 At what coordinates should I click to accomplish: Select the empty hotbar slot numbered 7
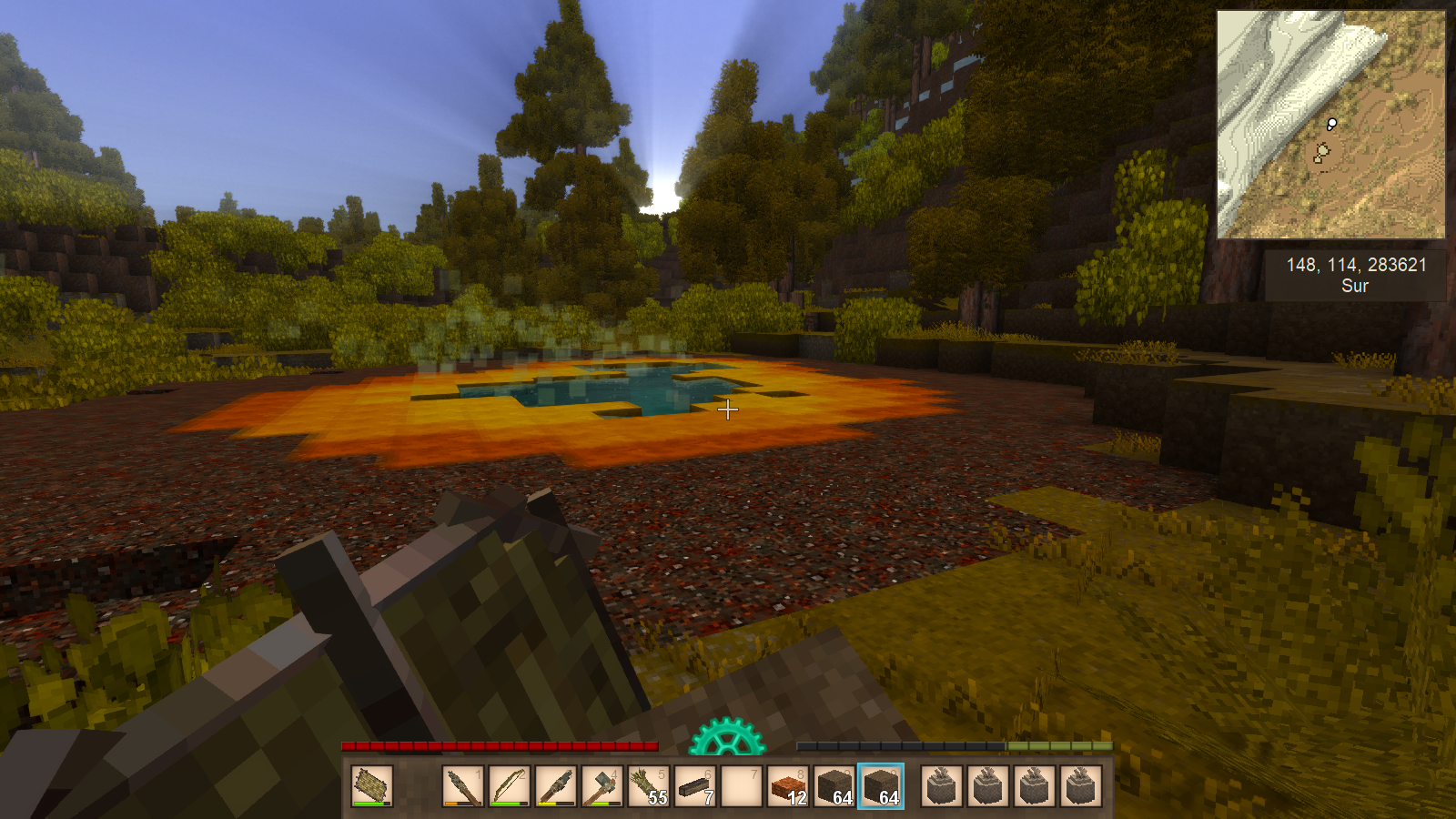coord(742,785)
